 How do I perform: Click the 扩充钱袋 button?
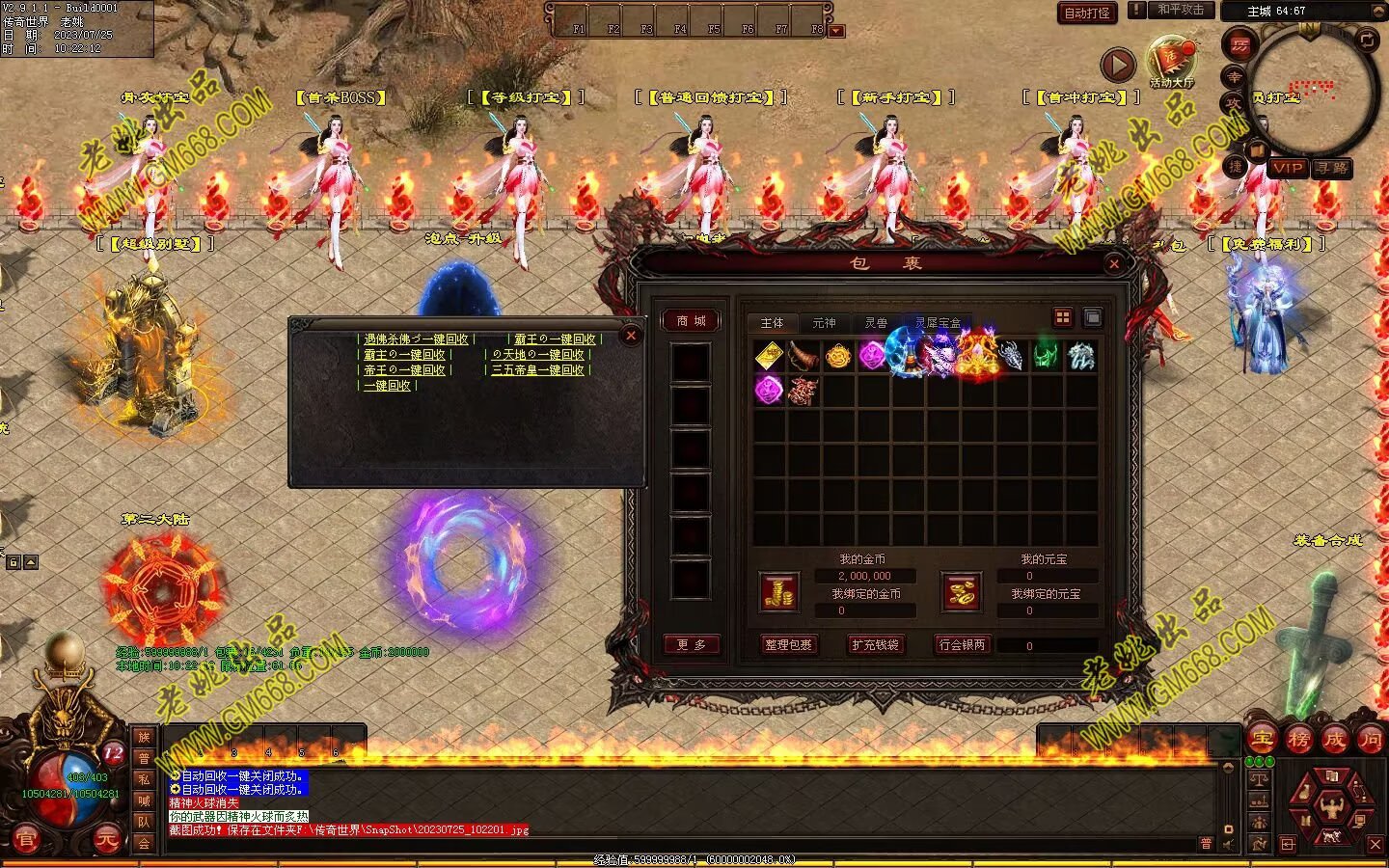[875, 644]
